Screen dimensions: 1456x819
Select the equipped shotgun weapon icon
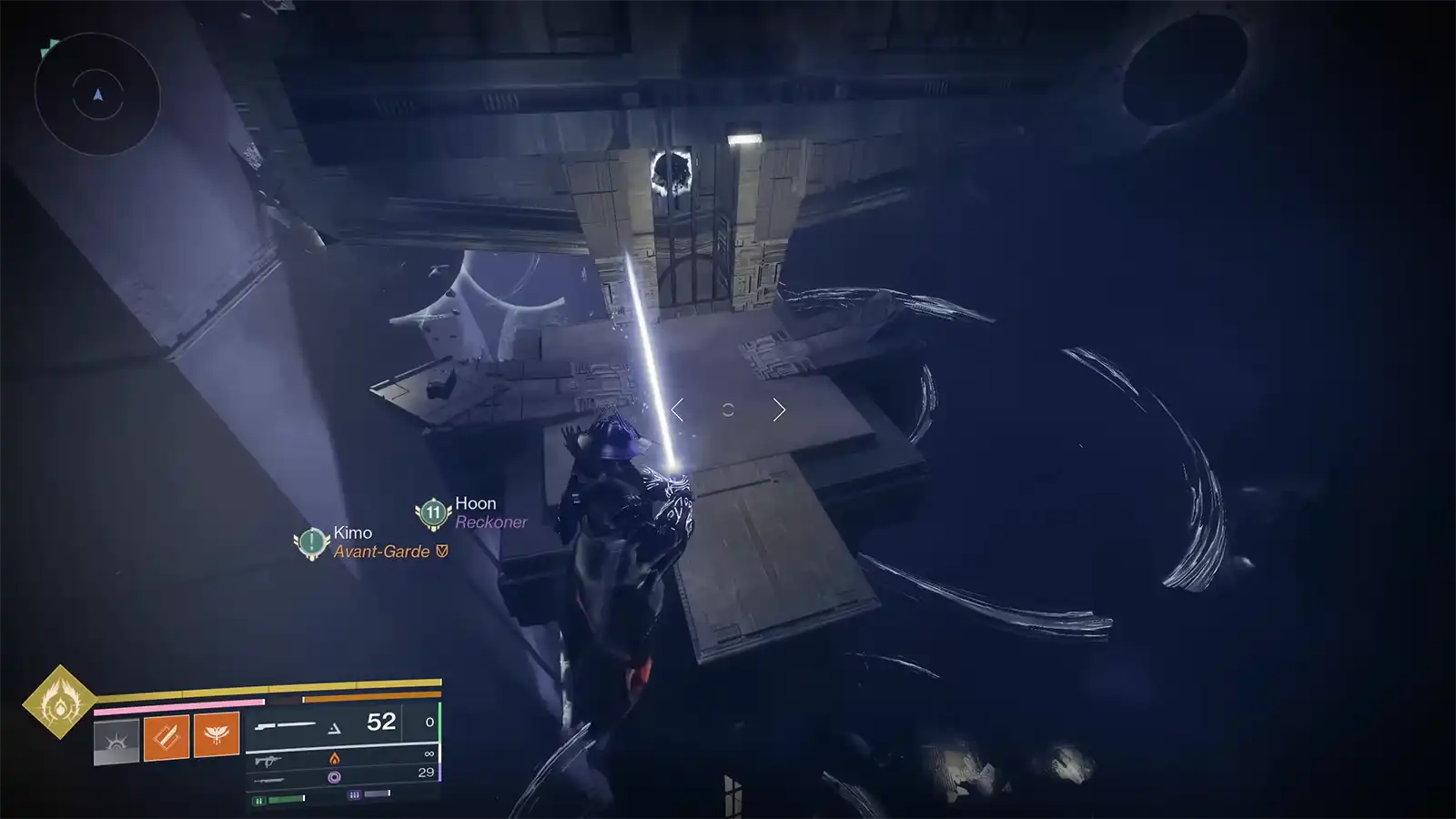[x=285, y=725]
